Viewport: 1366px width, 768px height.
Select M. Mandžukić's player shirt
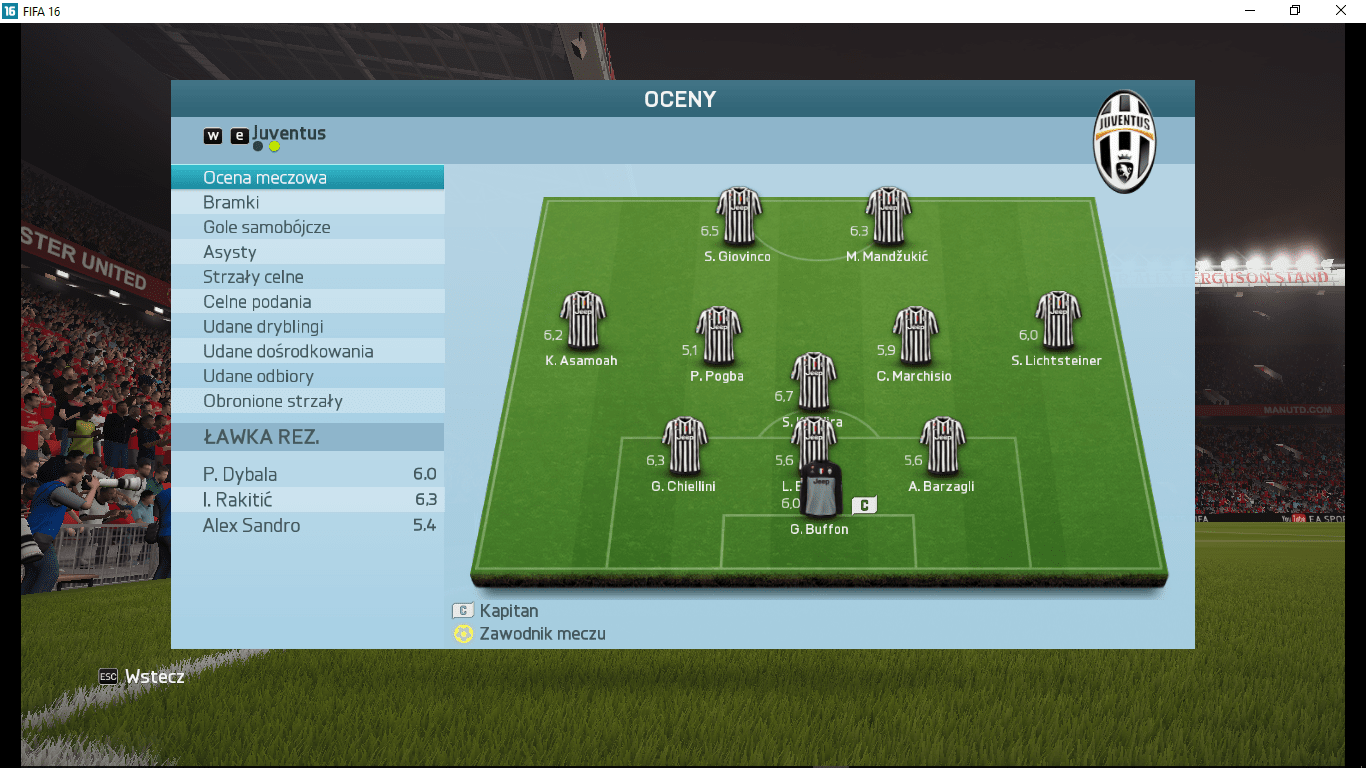888,216
